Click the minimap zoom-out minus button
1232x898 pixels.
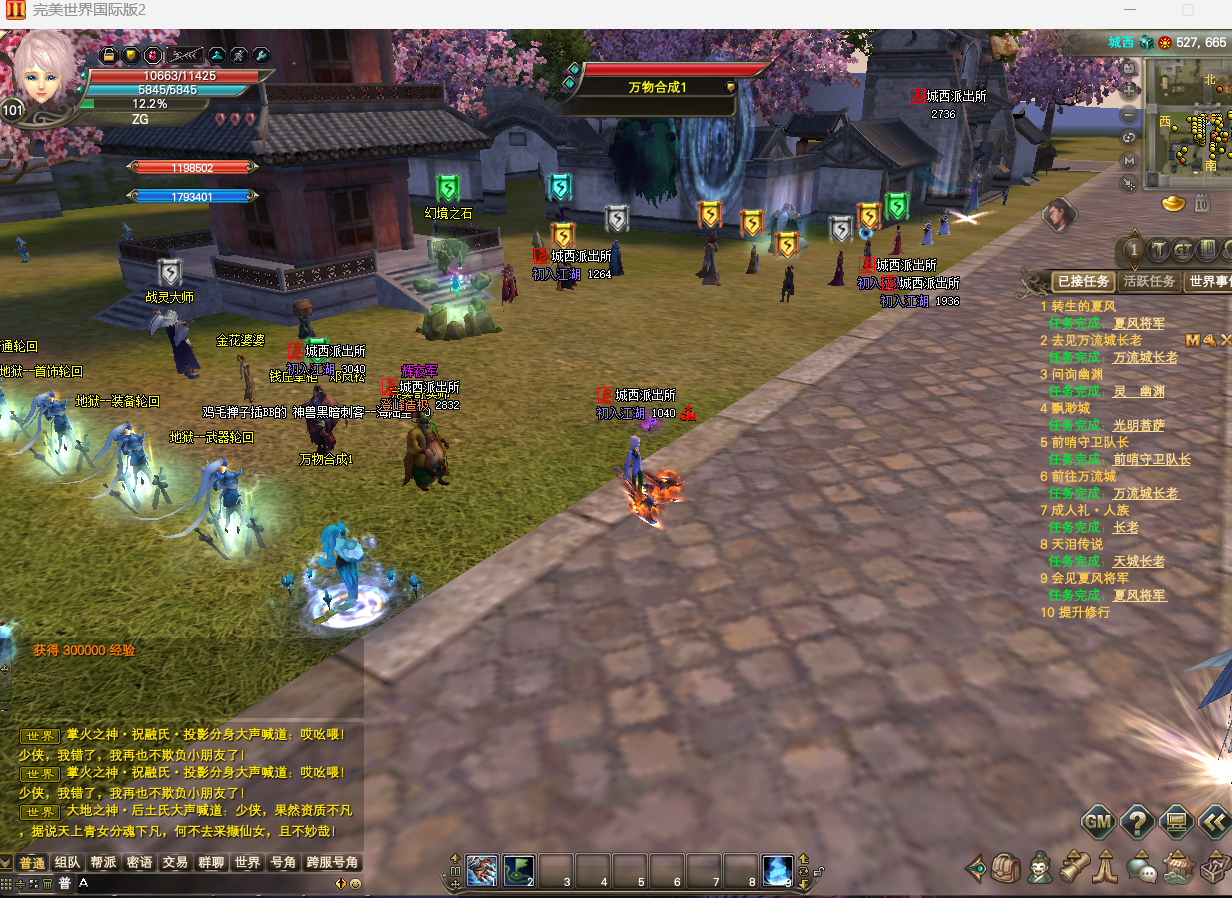point(1129,114)
